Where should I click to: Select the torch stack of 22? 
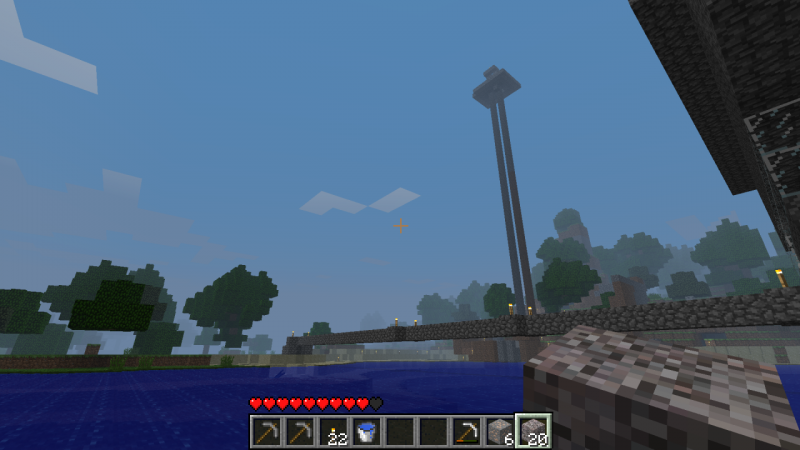coord(333,432)
